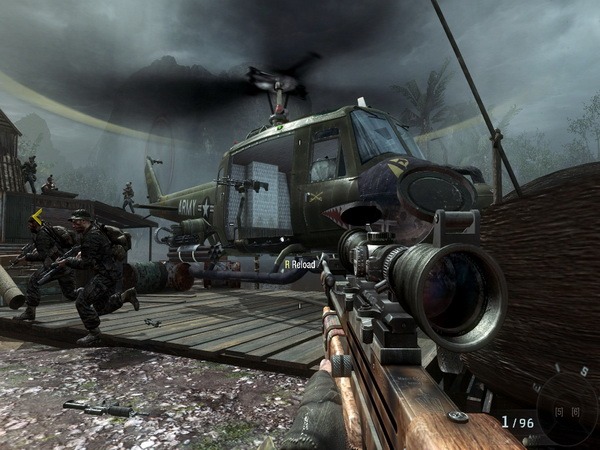The width and height of the screenshot is (600, 450).
Task: Select the yellow objective marker over the soldier
Action: tap(38, 215)
